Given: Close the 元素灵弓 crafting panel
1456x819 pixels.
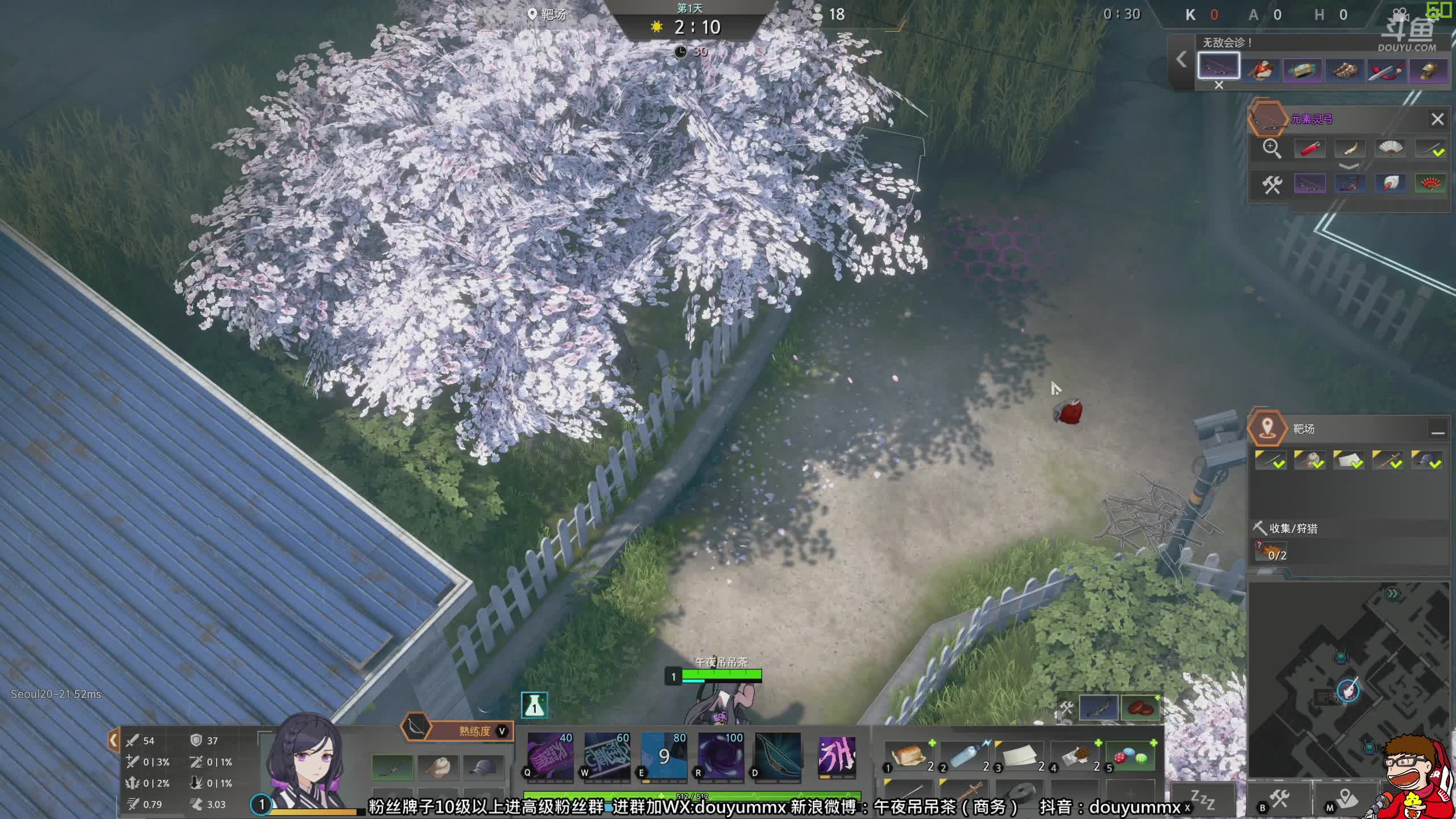Looking at the screenshot, I should tap(1437, 119).
